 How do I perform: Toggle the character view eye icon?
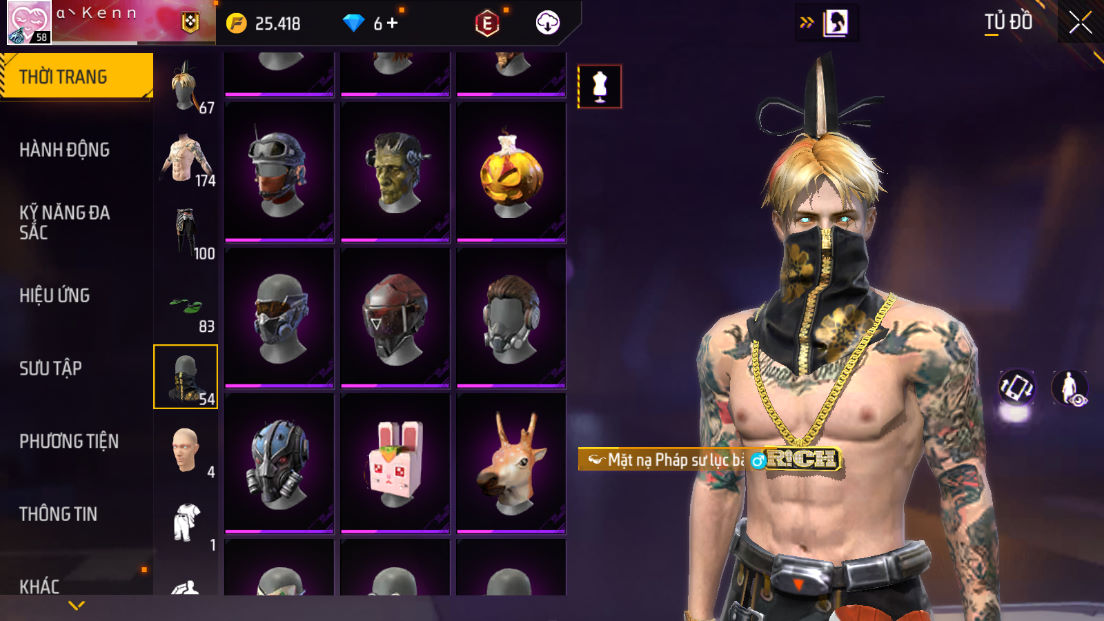(1070, 388)
